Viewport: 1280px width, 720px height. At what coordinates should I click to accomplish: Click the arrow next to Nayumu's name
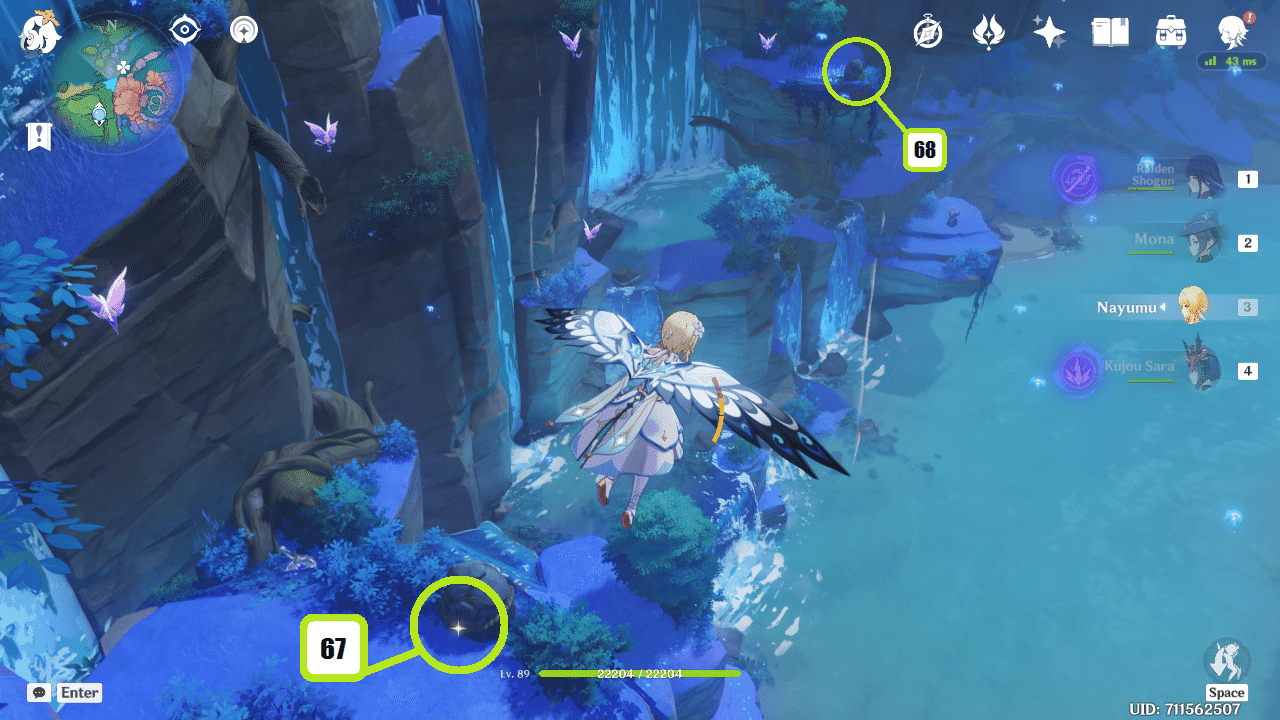point(1163,307)
